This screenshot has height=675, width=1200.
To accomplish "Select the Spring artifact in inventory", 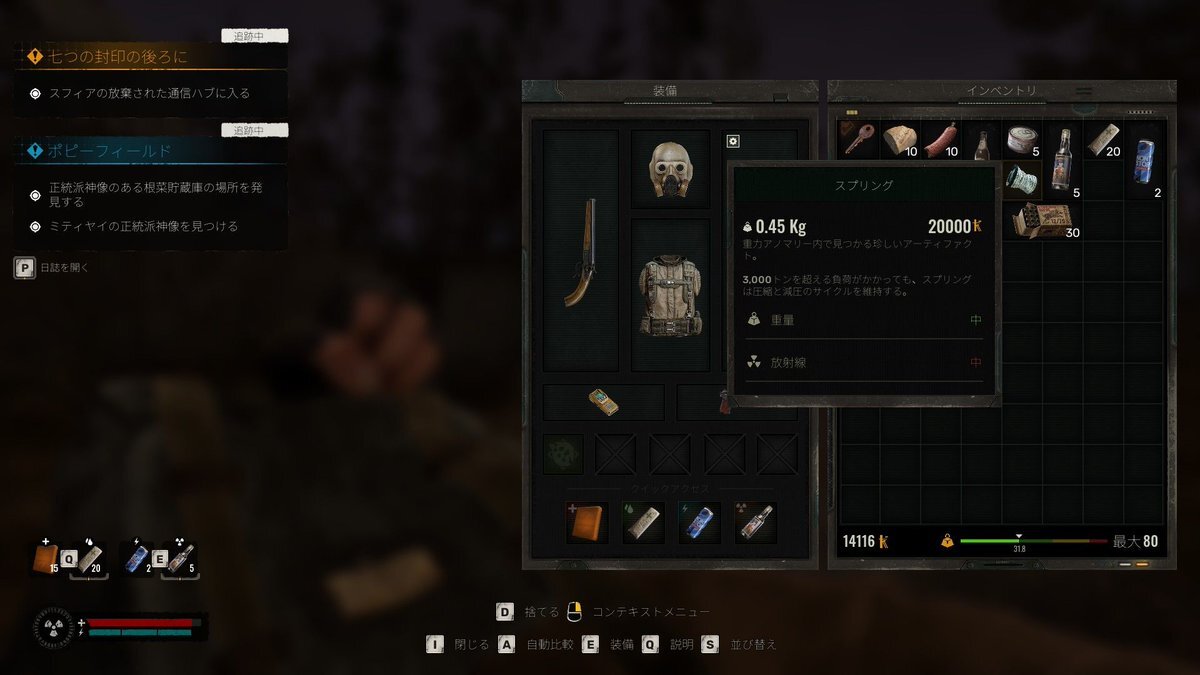I will pyautogui.click(x=1022, y=180).
